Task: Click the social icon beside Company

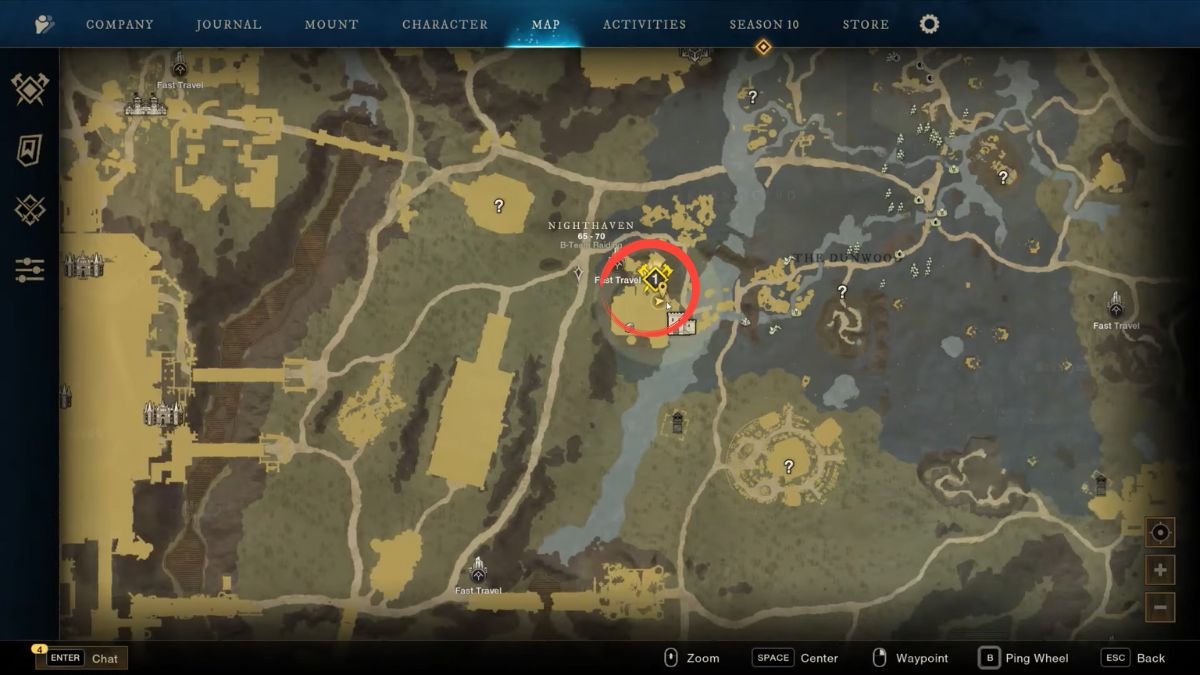Action: click(44, 24)
